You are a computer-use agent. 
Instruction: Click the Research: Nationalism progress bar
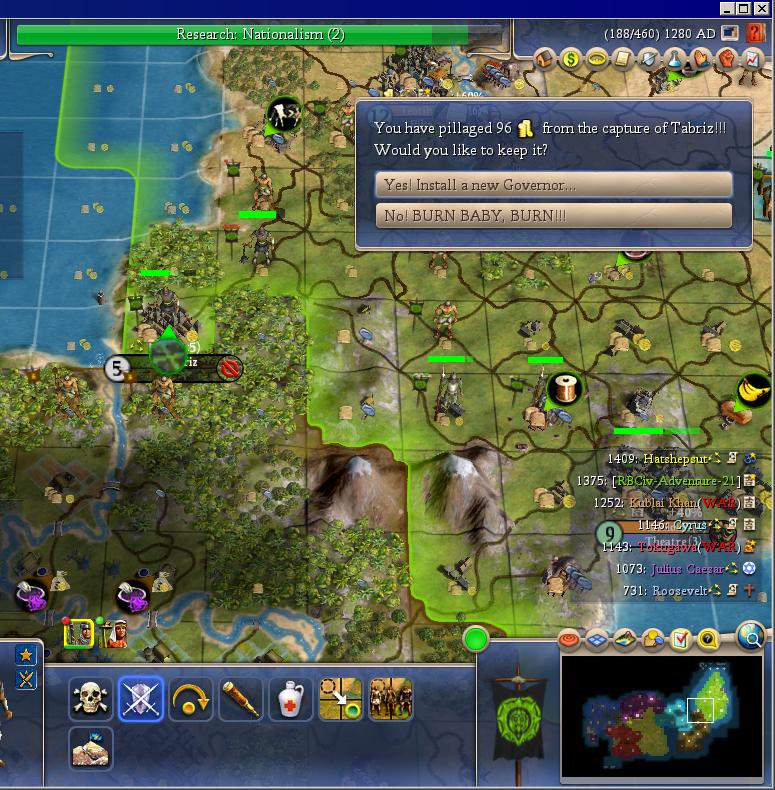click(260, 35)
